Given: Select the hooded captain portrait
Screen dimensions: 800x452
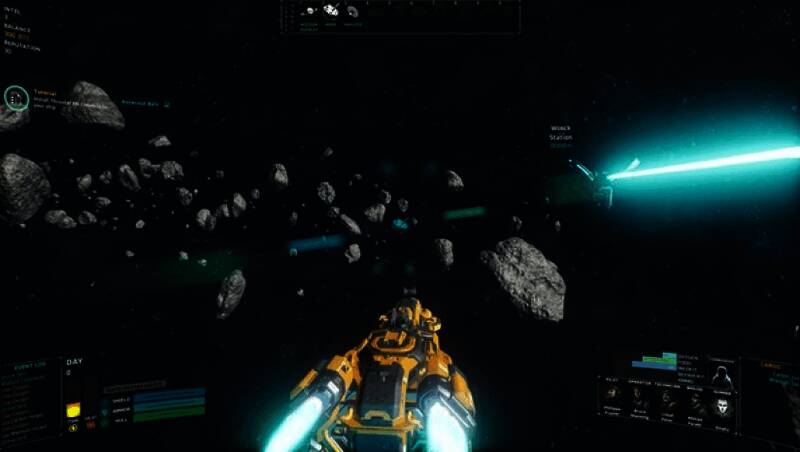Looking at the screenshot, I should (721, 378).
